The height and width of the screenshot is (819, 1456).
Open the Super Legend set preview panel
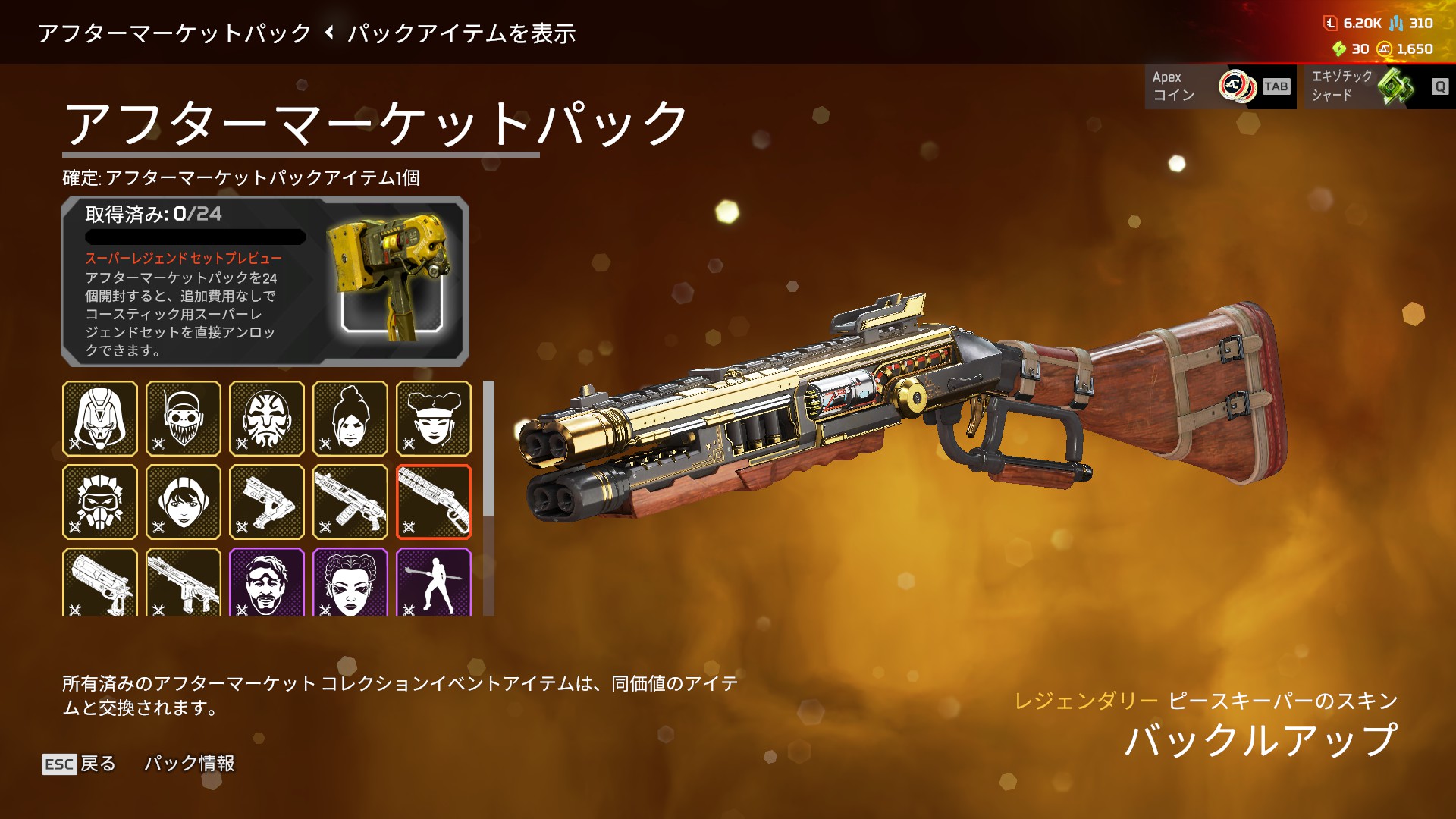[265, 281]
